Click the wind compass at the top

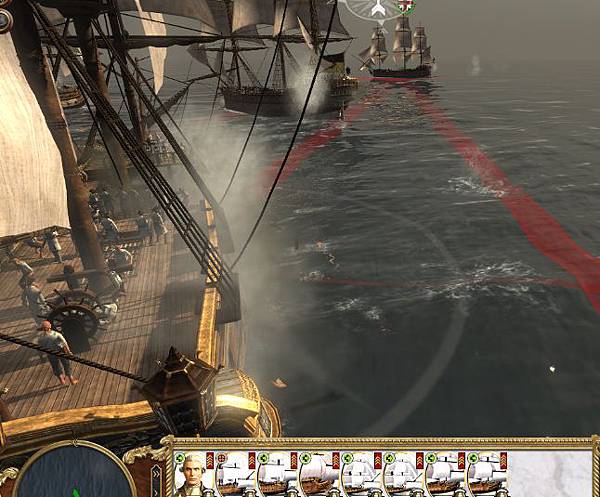tap(378, 8)
